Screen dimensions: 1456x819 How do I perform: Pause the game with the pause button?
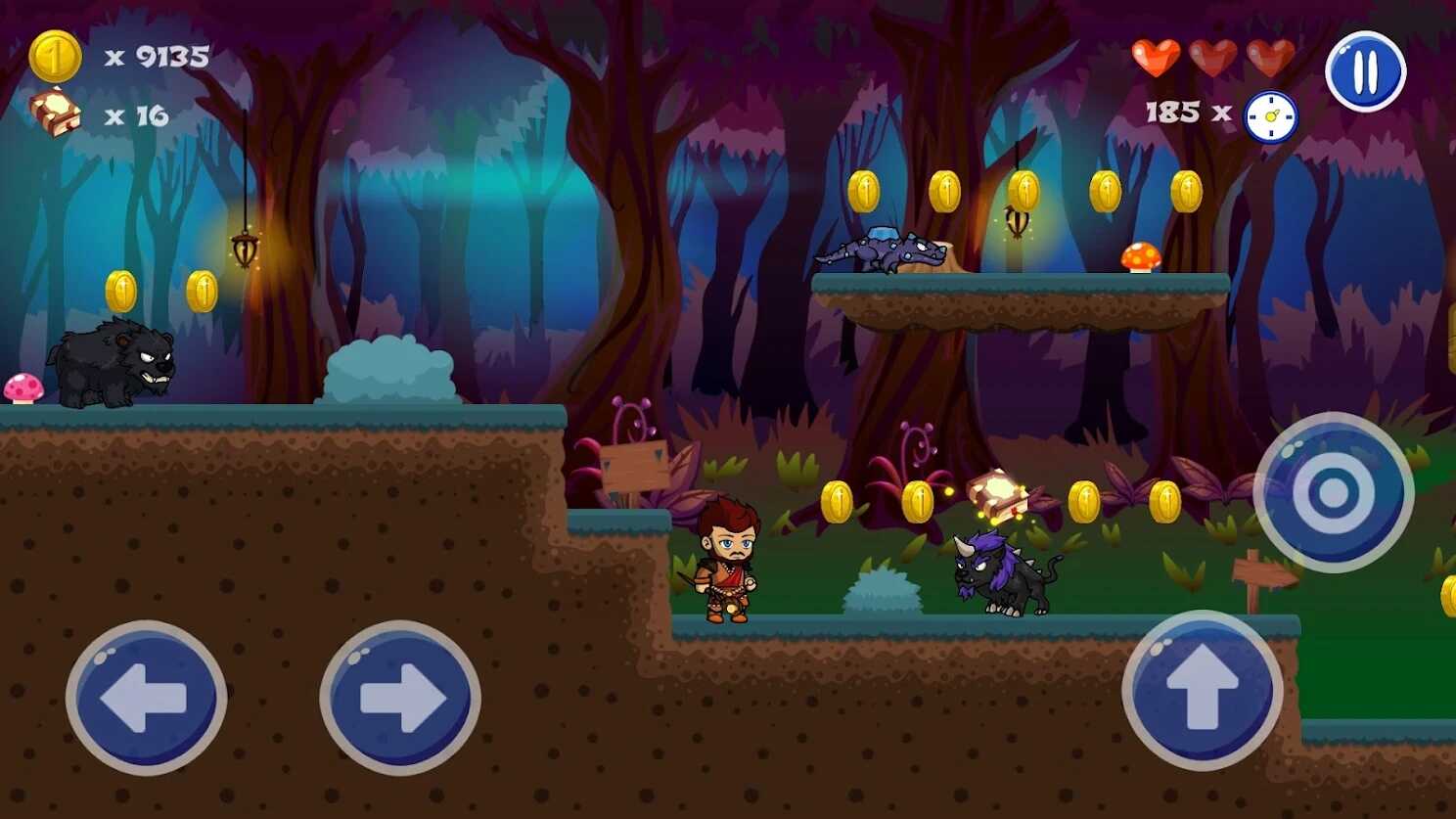coord(1365,71)
